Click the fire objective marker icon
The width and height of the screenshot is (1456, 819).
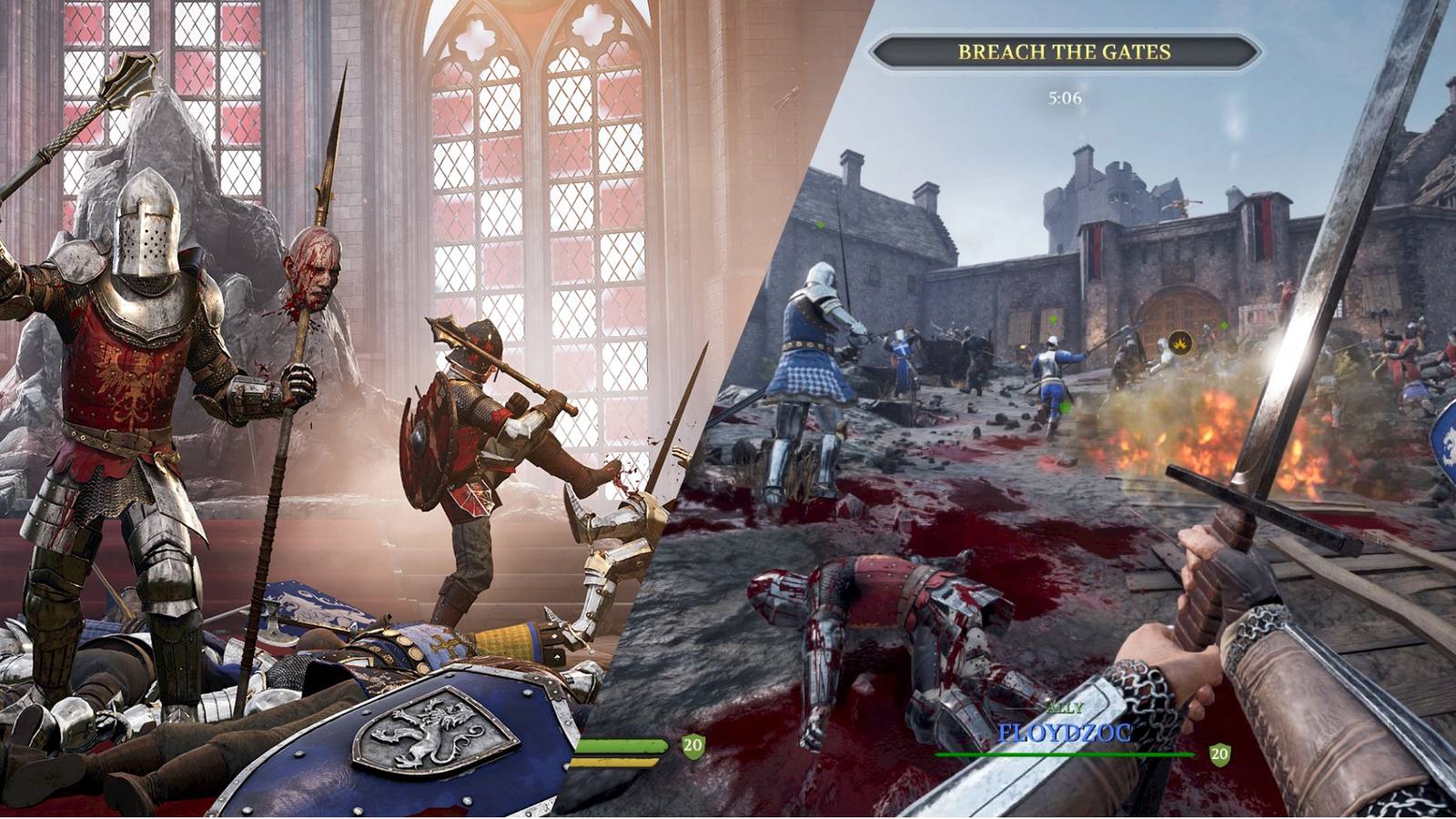(1181, 343)
